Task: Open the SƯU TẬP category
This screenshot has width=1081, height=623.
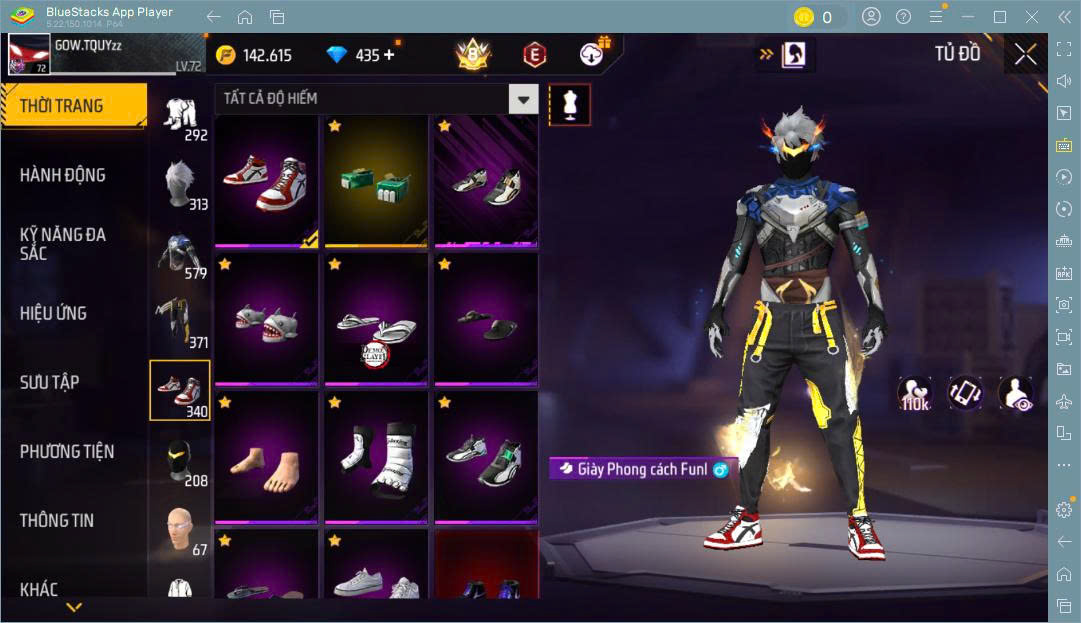Action: coord(50,382)
